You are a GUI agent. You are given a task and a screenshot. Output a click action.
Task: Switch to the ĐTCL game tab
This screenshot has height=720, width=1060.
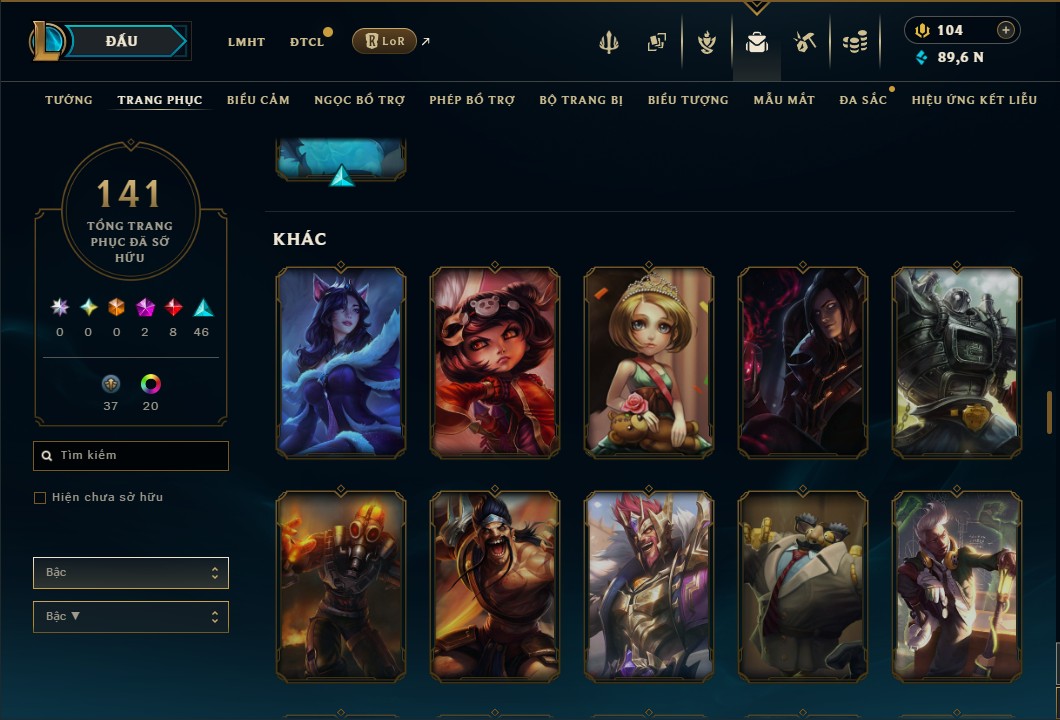(307, 42)
